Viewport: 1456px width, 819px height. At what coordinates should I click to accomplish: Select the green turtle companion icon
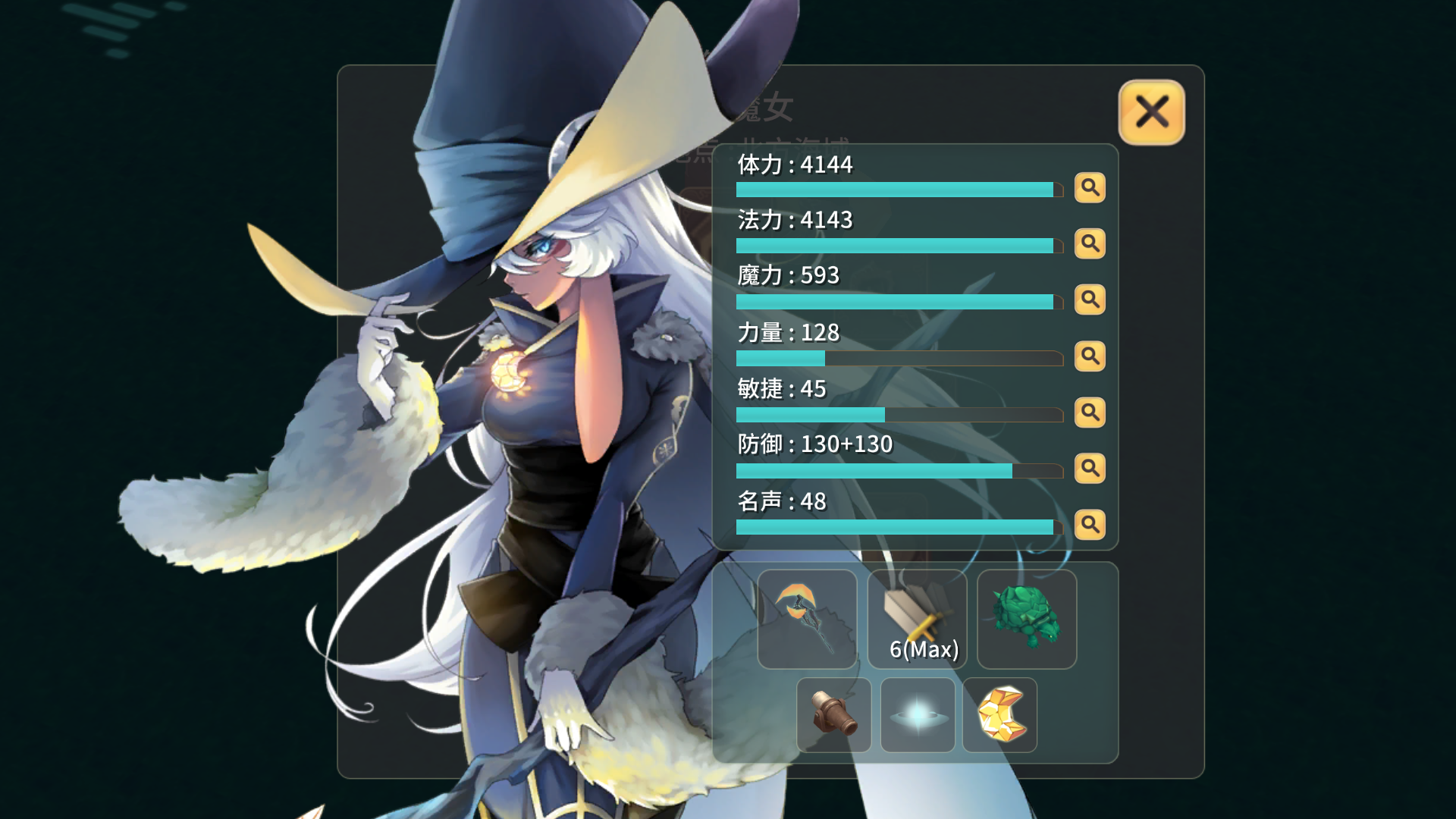click(x=1026, y=618)
